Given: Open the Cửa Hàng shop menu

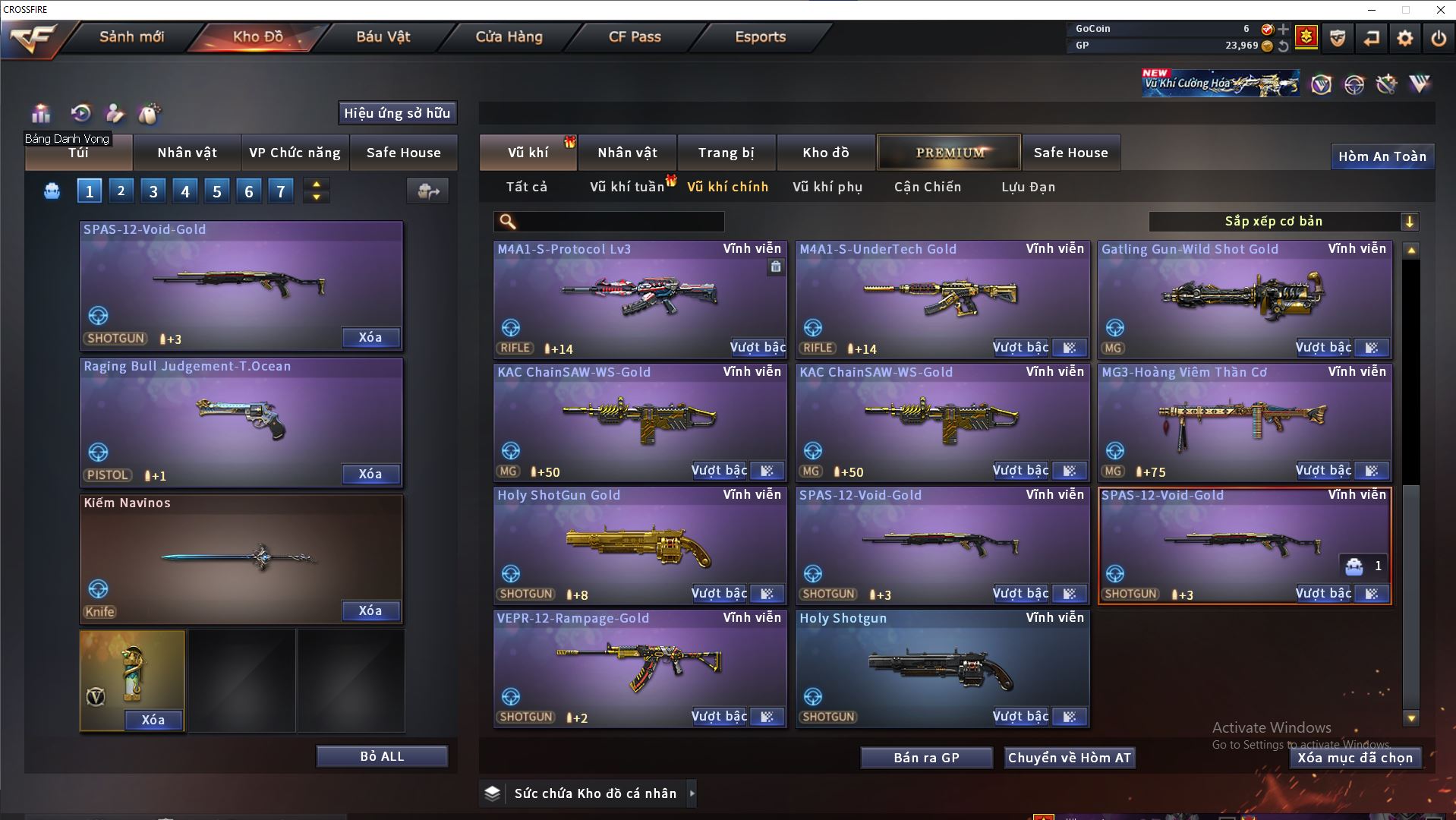Looking at the screenshot, I should [509, 36].
